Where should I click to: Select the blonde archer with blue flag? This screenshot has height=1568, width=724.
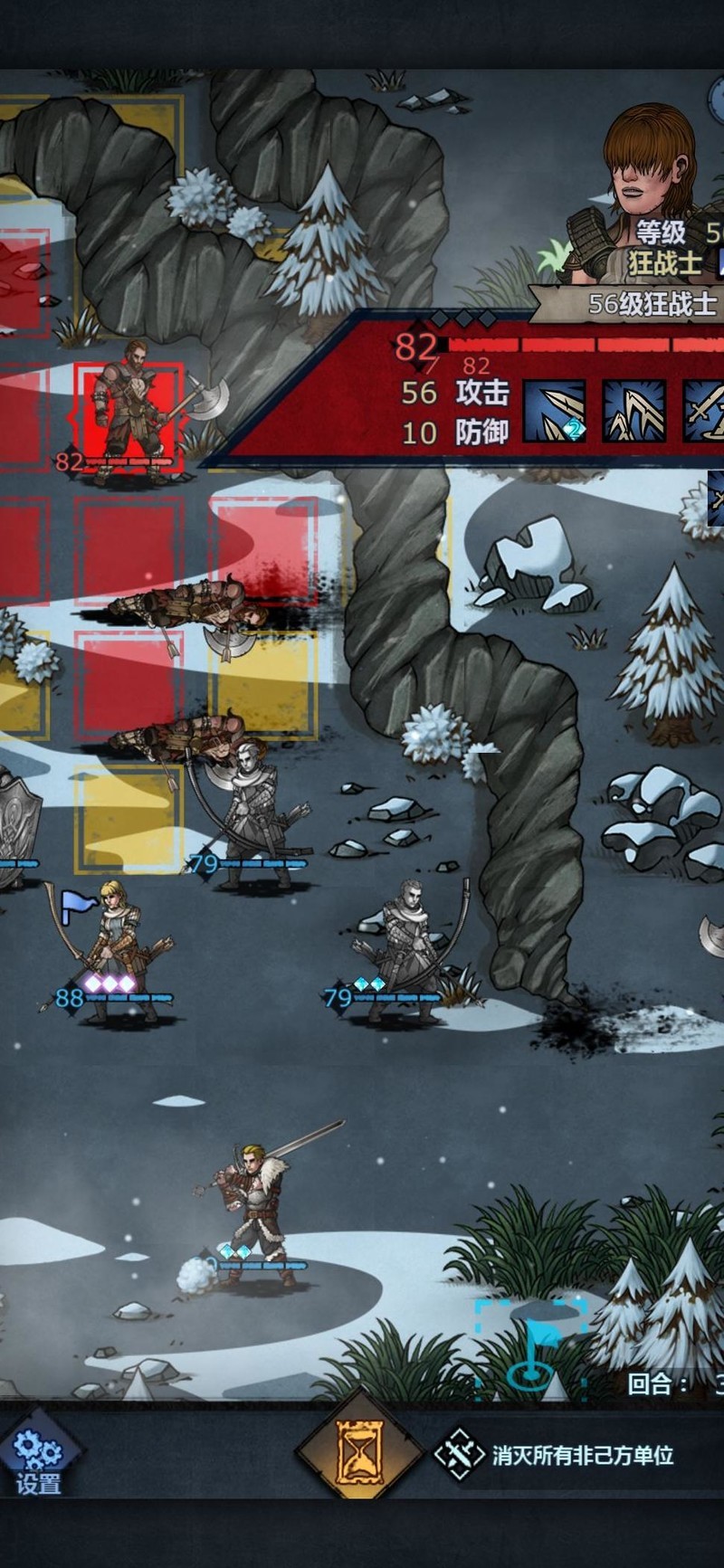(113, 955)
